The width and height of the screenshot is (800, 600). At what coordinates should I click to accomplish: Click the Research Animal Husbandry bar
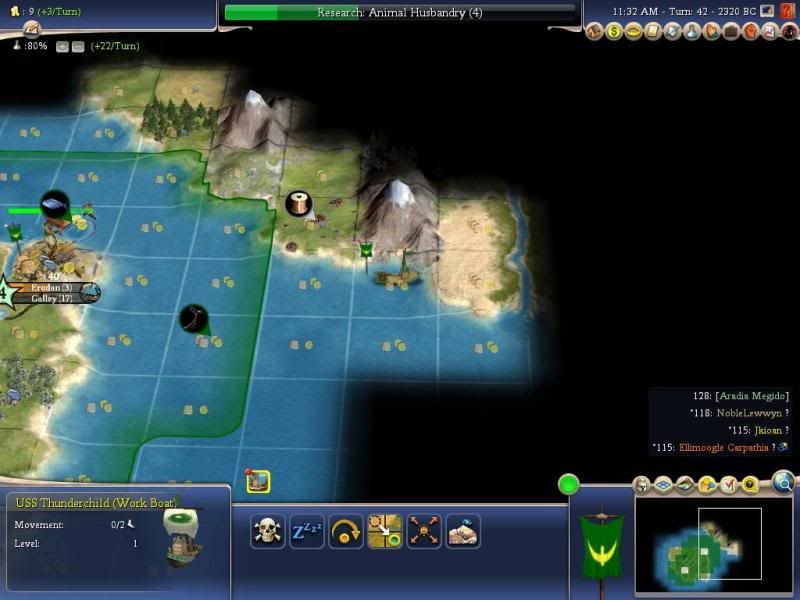pyautogui.click(x=400, y=13)
